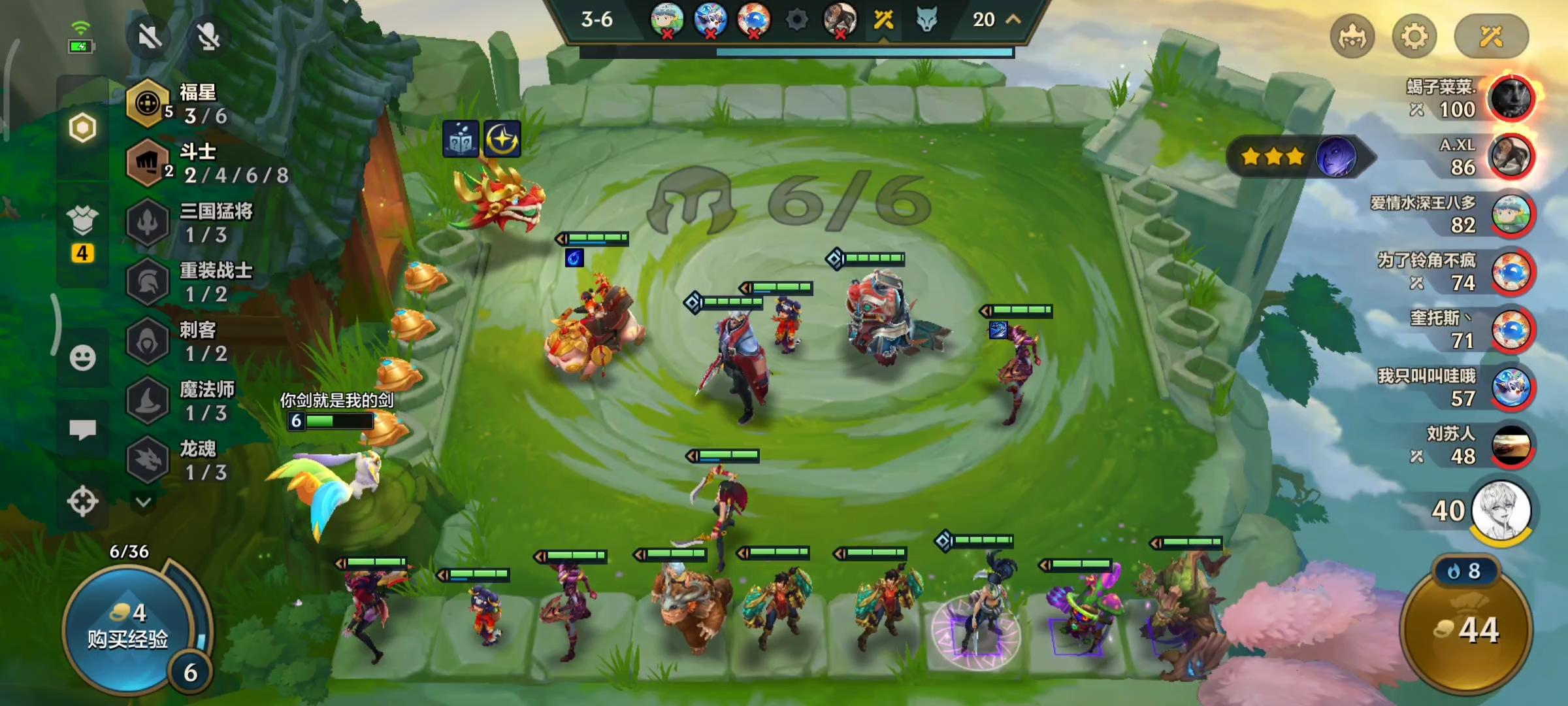View player 刘苏人's board
Screen dimensions: 1568x706
[x=1511, y=446]
